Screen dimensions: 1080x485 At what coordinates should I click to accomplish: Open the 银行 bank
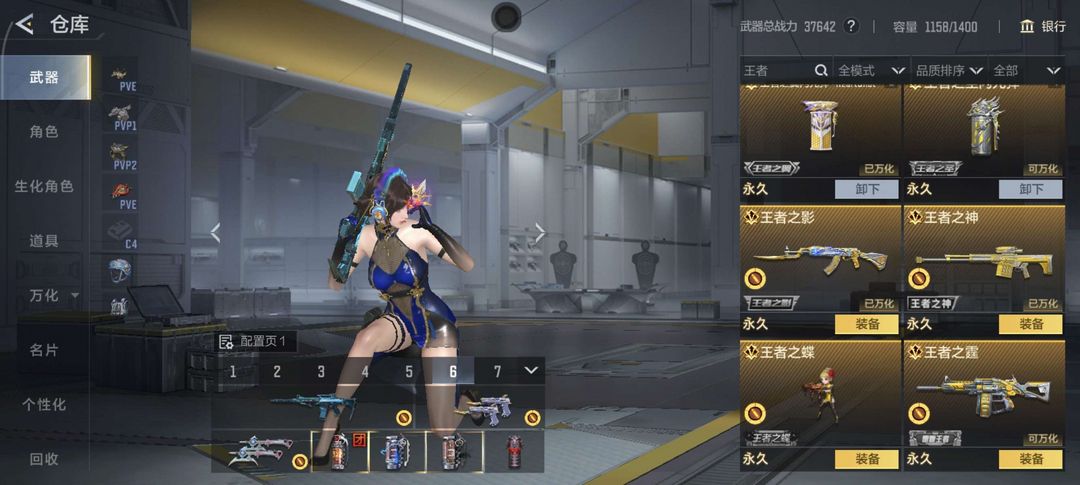[x=1042, y=27]
